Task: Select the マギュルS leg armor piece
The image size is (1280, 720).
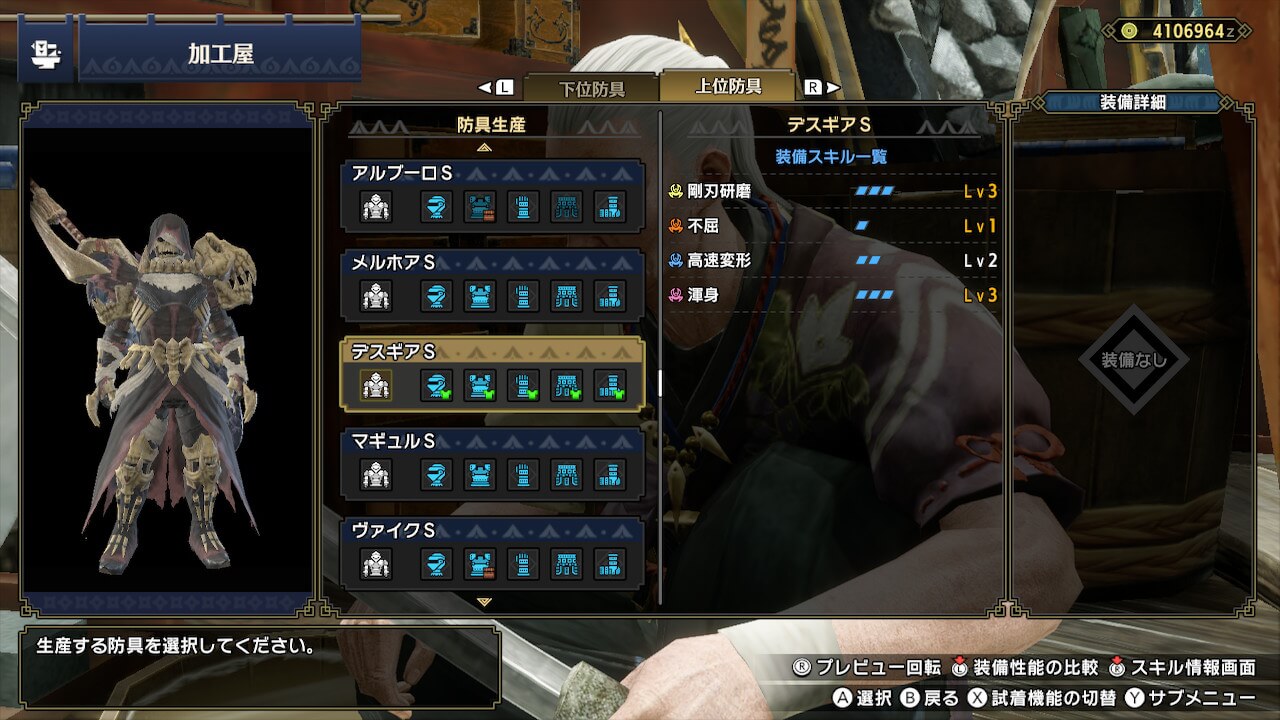Action: (610, 474)
